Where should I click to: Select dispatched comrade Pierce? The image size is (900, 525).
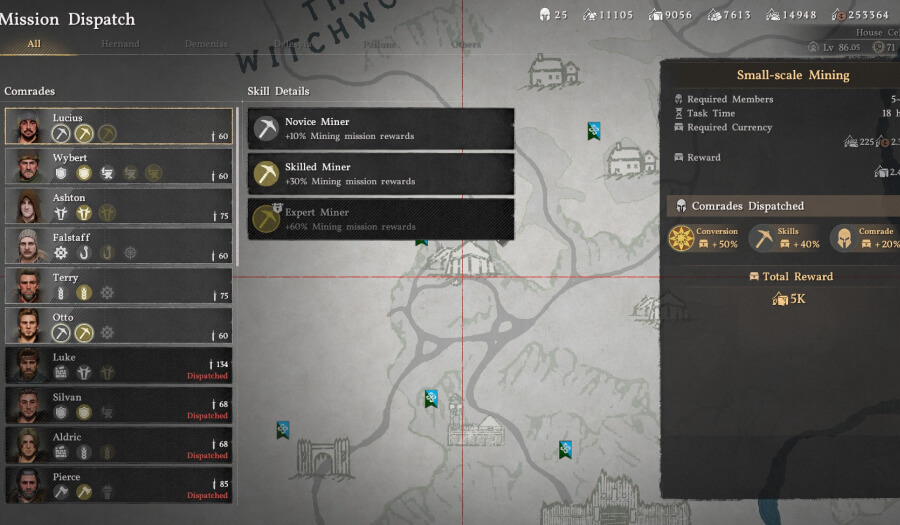(118, 485)
